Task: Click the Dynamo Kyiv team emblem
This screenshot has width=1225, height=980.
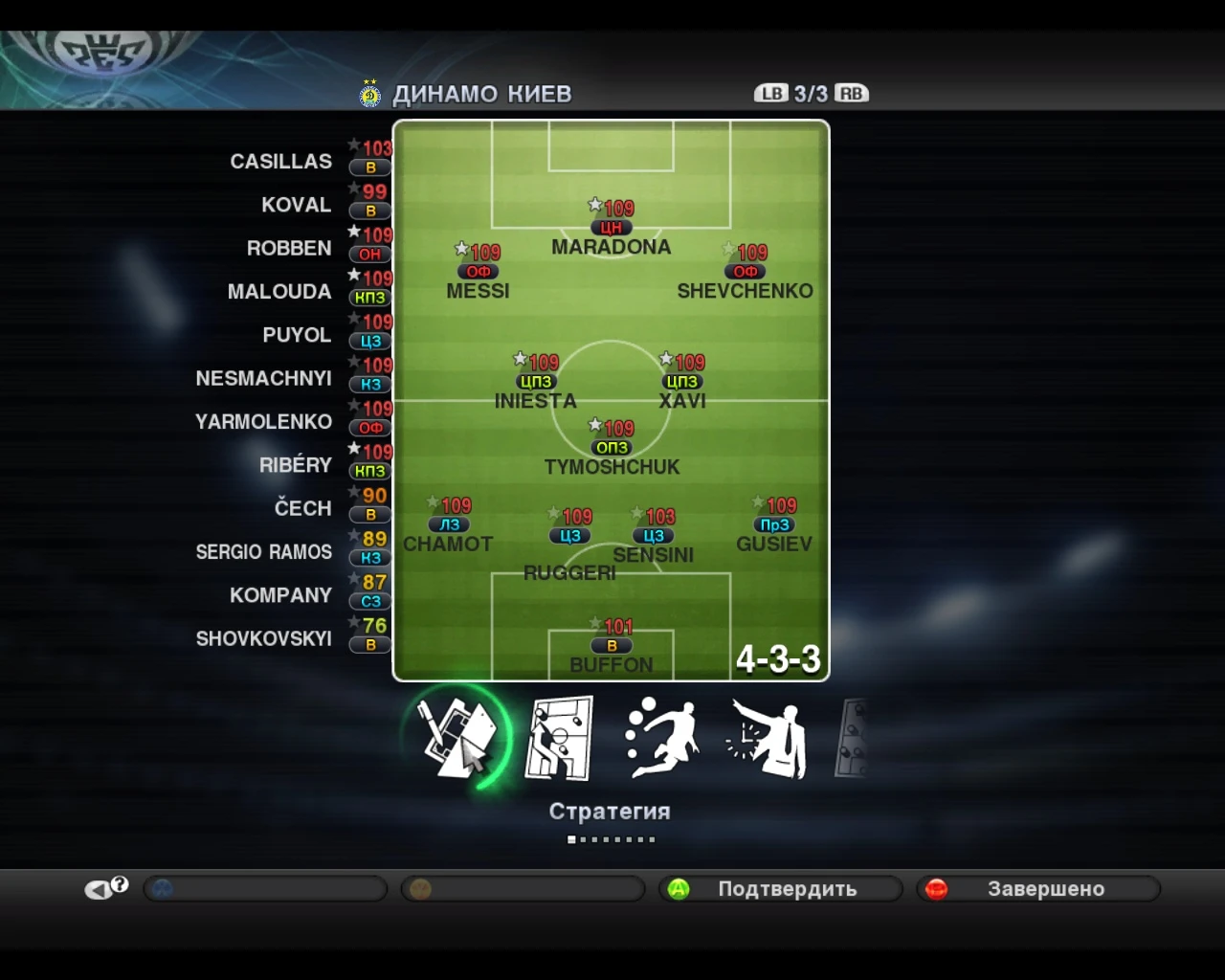Action: 369,94
